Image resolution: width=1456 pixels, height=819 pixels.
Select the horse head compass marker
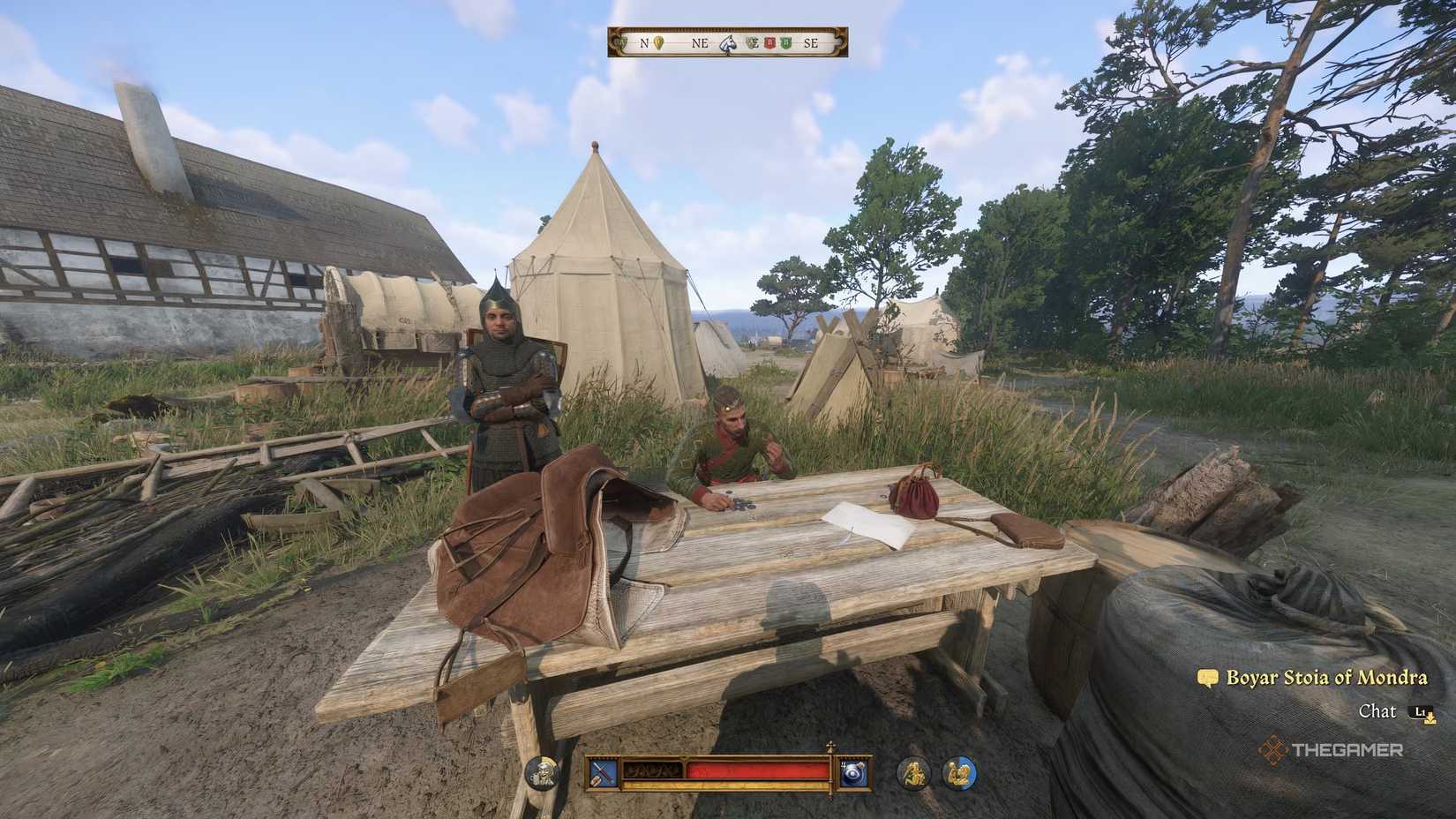click(729, 42)
